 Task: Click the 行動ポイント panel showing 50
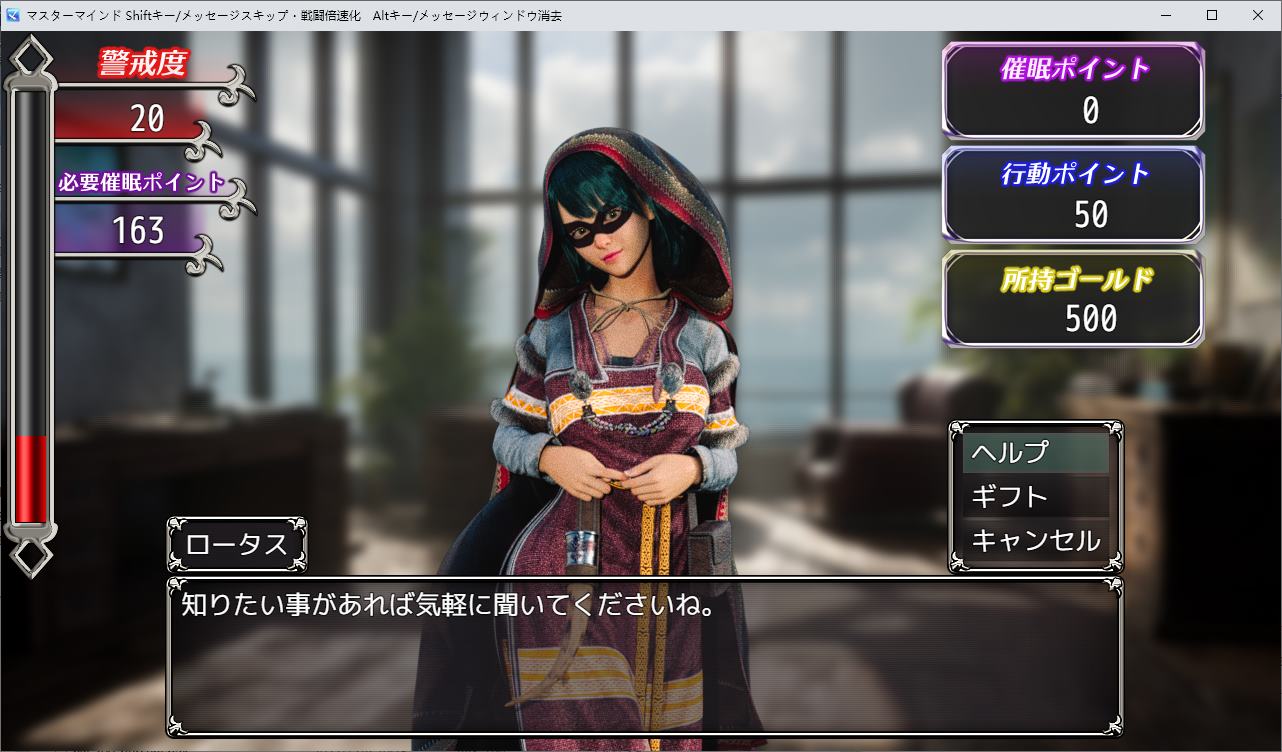1073,194
